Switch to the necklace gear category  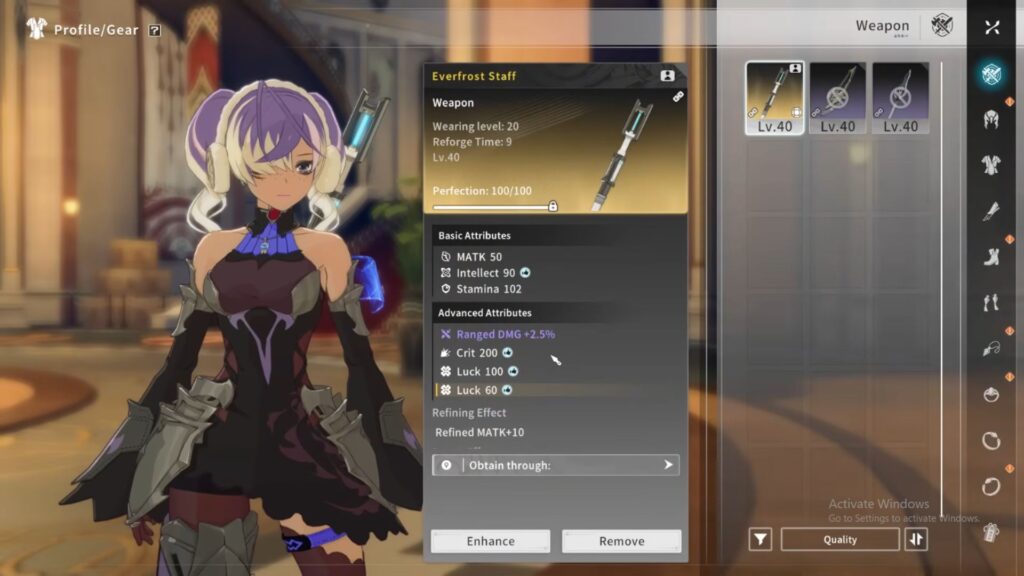coord(992,349)
